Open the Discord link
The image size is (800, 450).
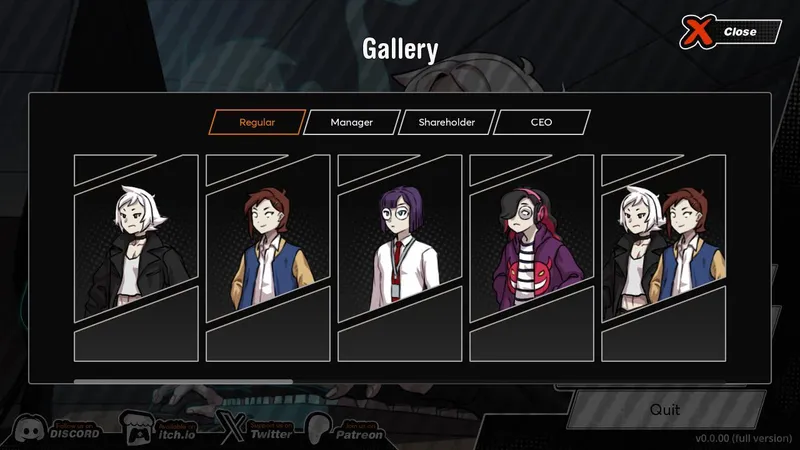[58, 430]
